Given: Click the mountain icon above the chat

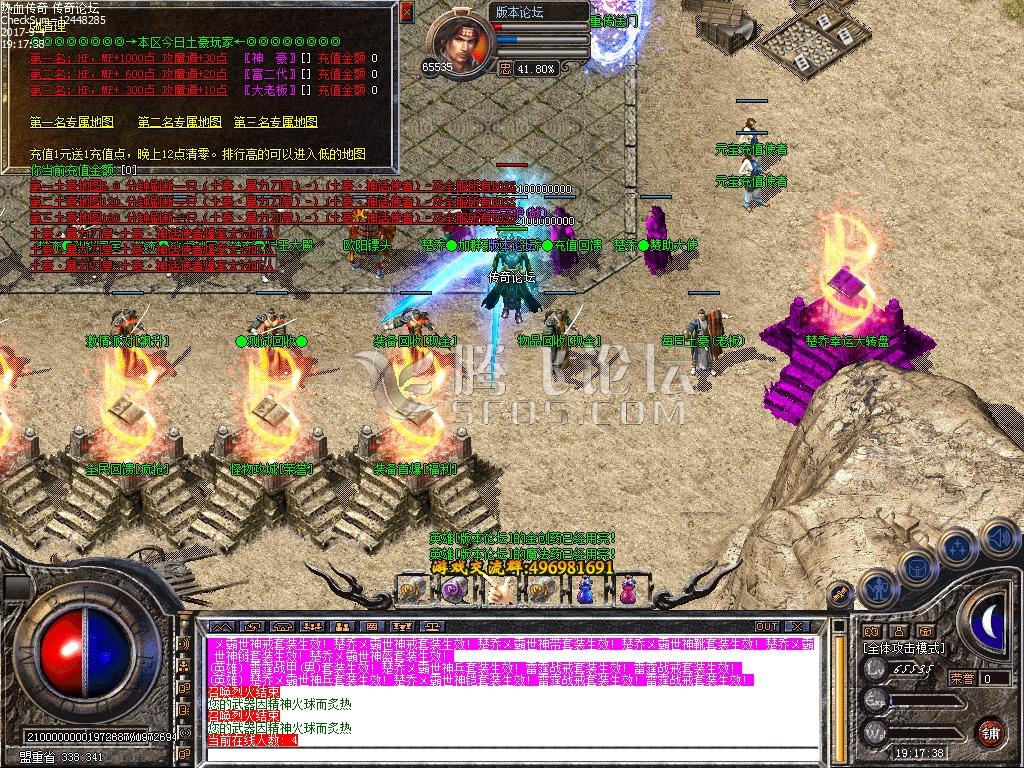Looking at the screenshot, I should [x=223, y=627].
